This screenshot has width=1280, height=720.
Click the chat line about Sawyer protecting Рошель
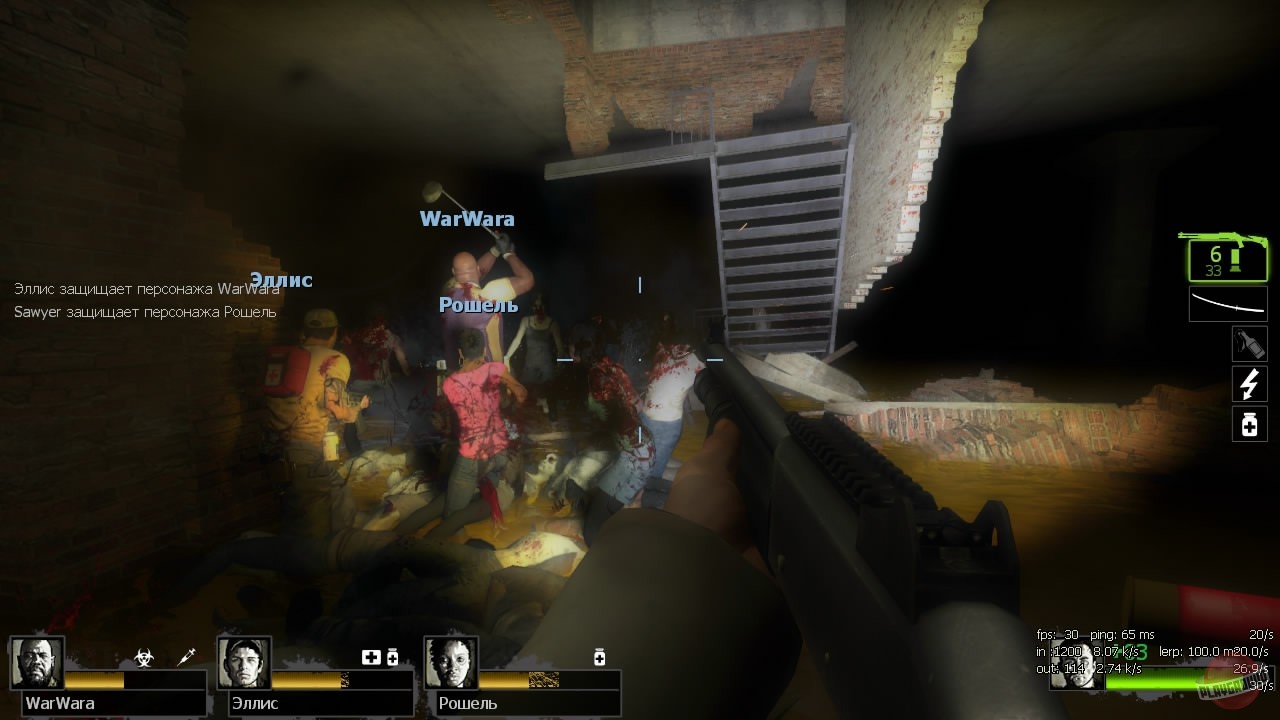tap(147, 312)
